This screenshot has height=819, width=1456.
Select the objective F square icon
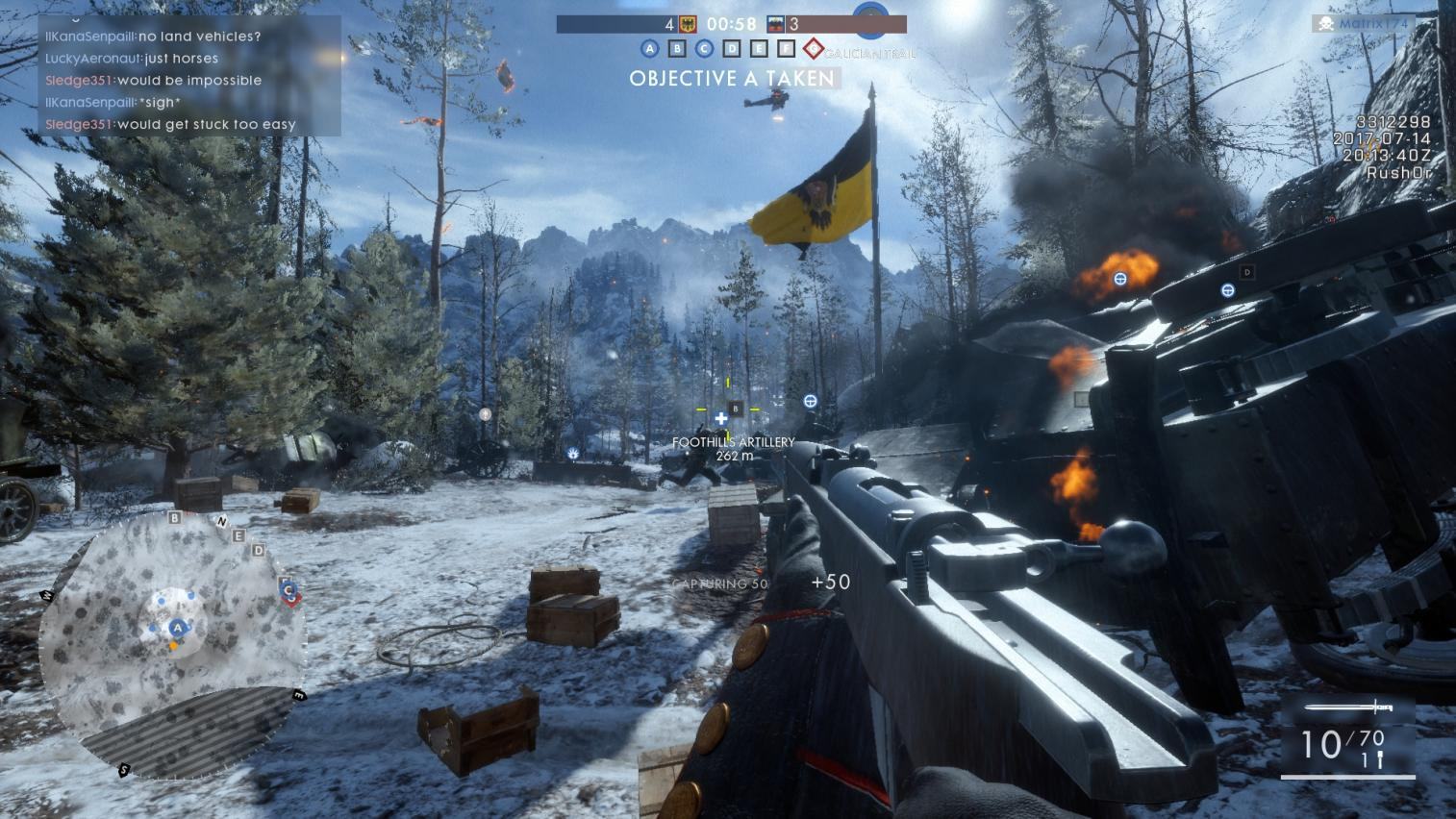pyautogui.click(x=786, y=48)
